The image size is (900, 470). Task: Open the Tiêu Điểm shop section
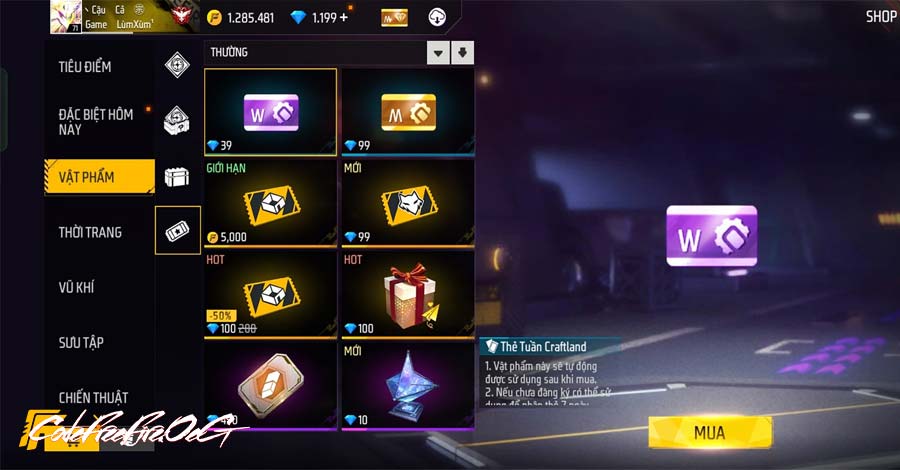[x=85, y=67]
